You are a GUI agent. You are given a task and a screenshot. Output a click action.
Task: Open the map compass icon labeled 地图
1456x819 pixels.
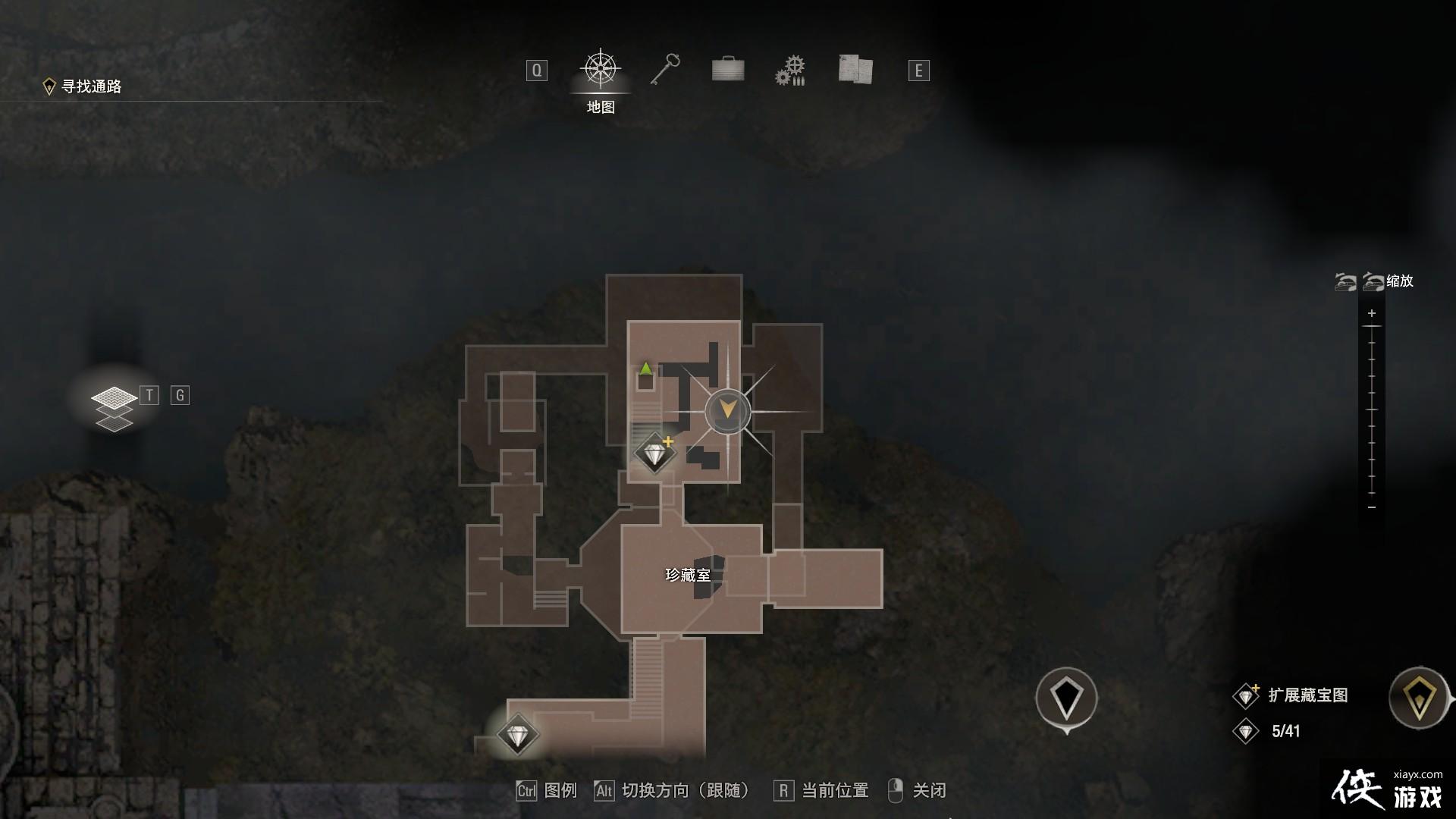click(599, 70)
